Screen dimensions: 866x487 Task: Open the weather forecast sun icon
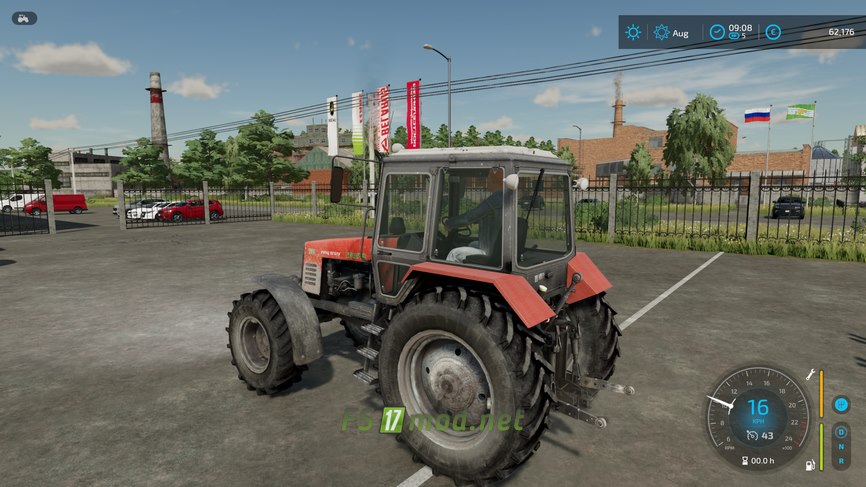tap(633, 32)
